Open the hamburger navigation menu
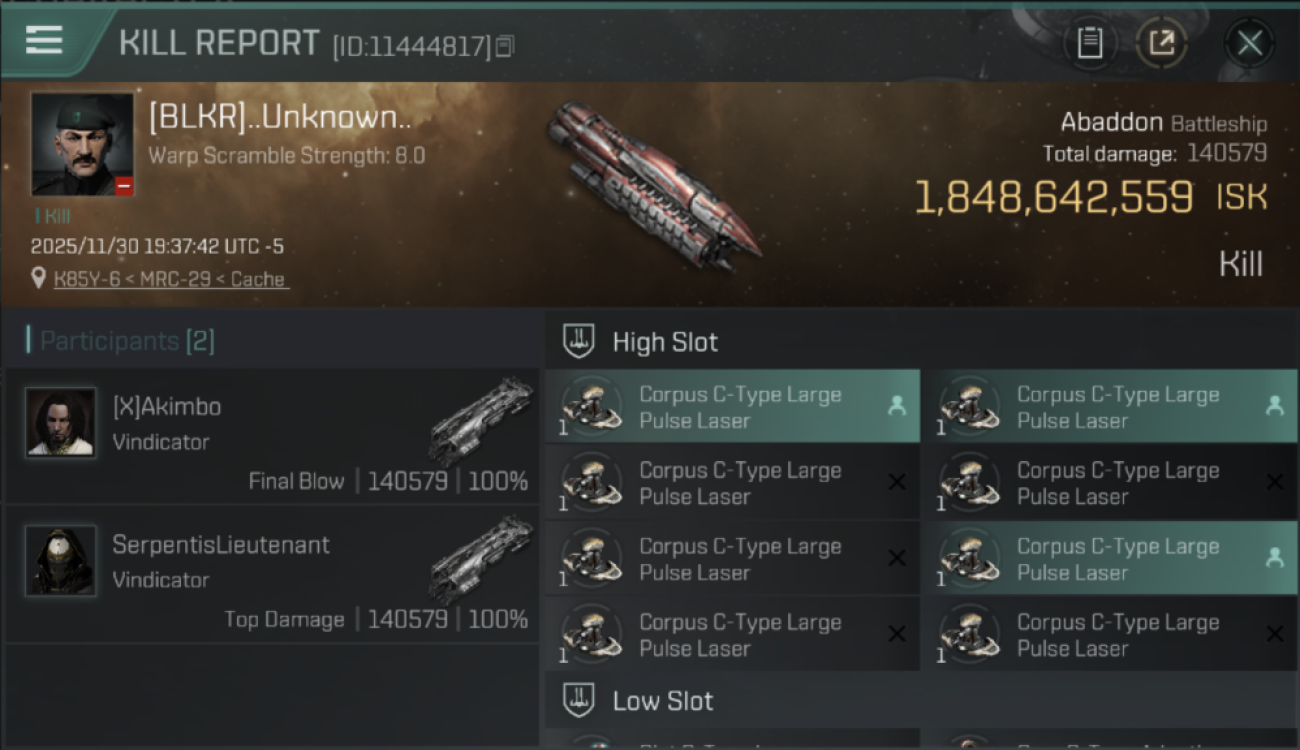This screenshot has width=1300, height=750. 42,41
